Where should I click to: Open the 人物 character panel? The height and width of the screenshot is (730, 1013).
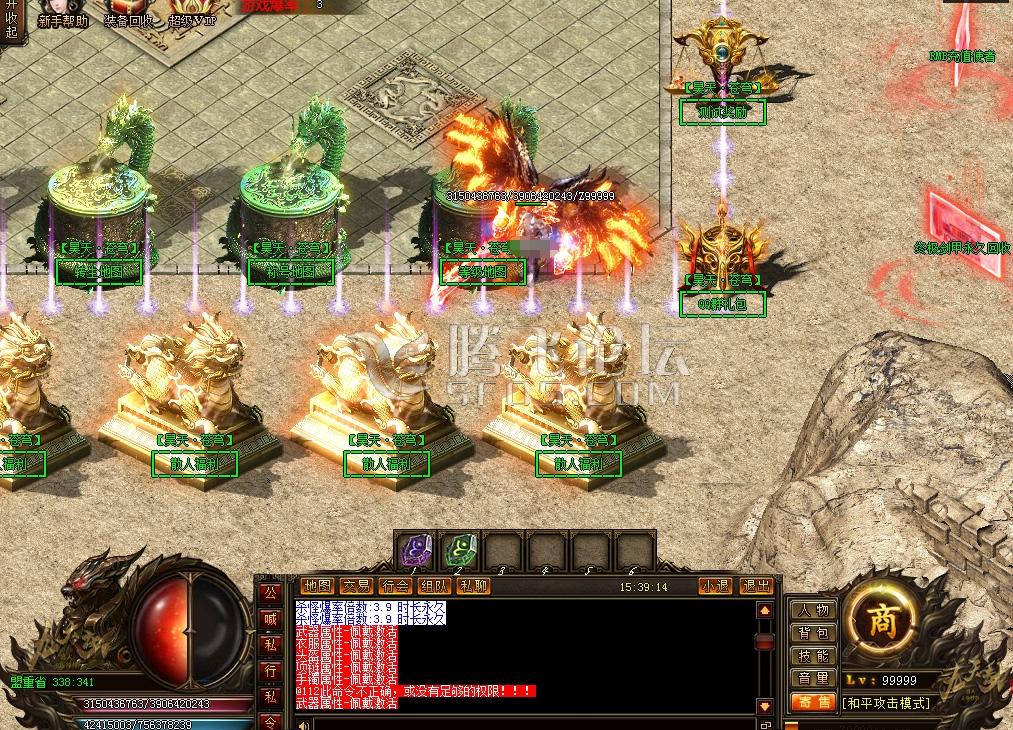[813, 610]
